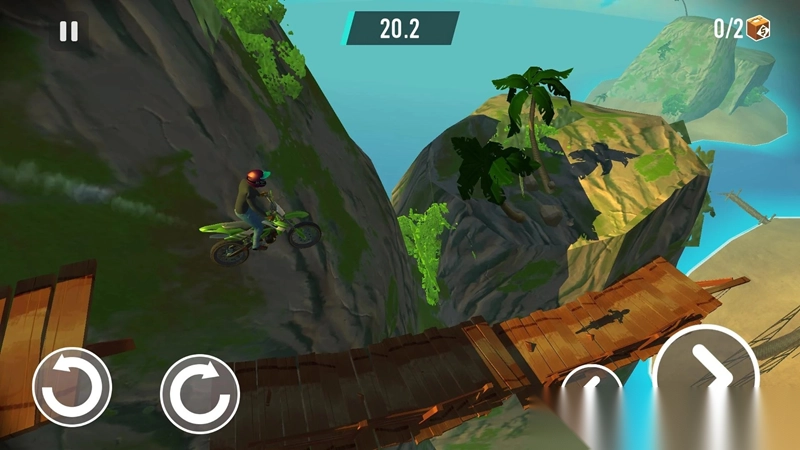This screenshot has width=800, height=450.
Task: Pause the game with the pause button
Action: click(x=68, y=31)
